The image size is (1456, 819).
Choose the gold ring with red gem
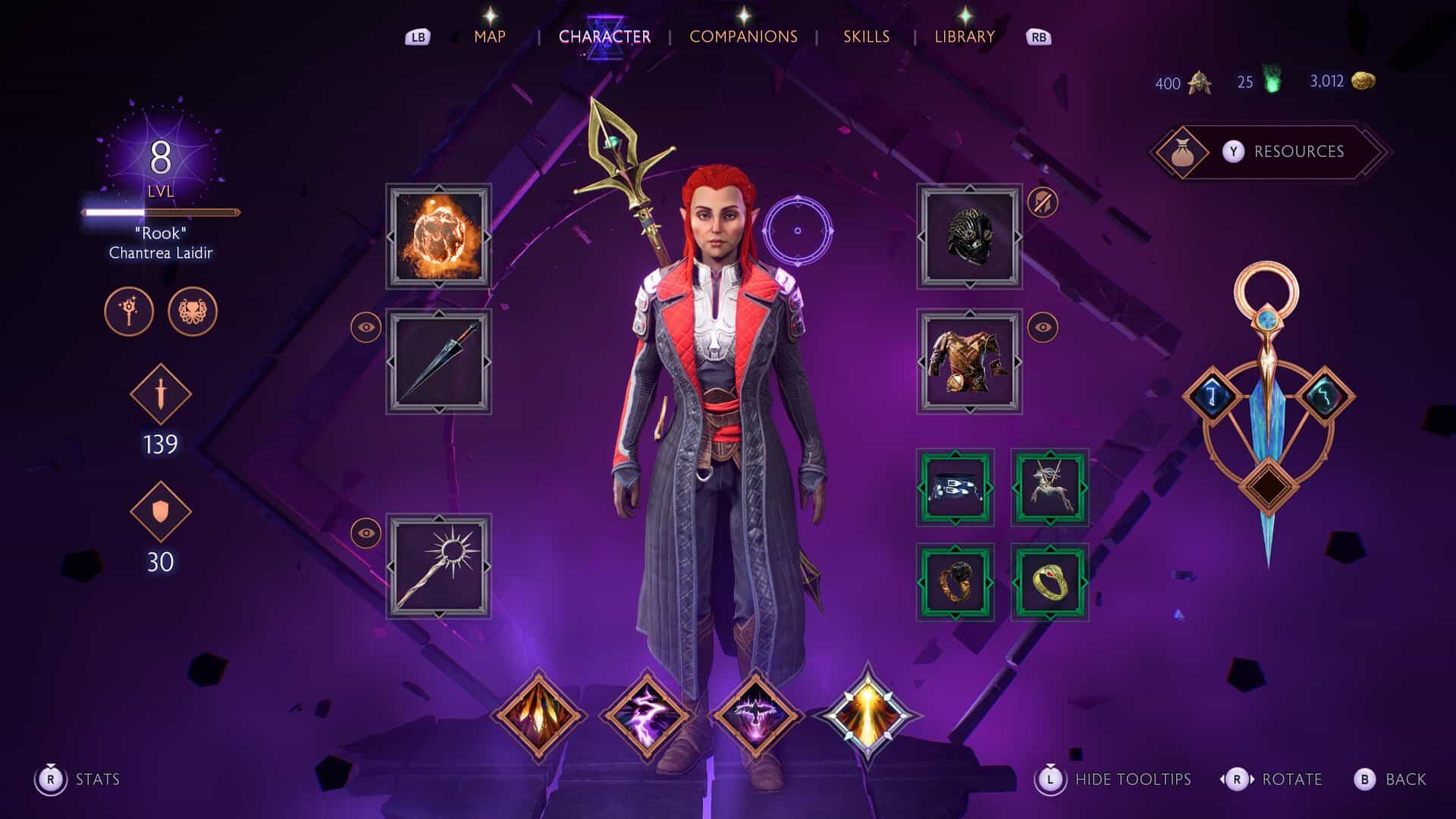[1050, 582]
